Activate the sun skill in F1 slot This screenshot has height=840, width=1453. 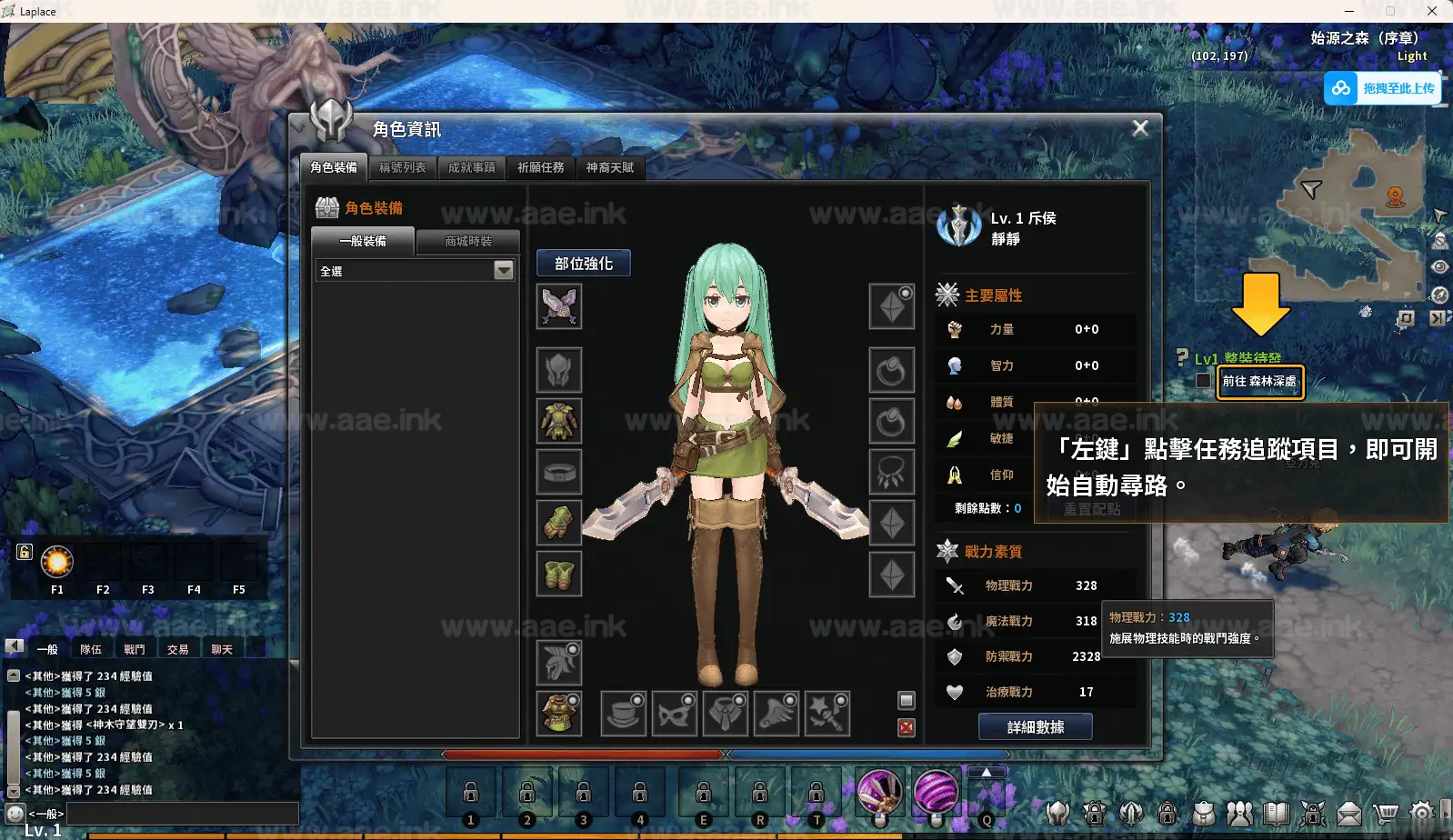(56, 564)
